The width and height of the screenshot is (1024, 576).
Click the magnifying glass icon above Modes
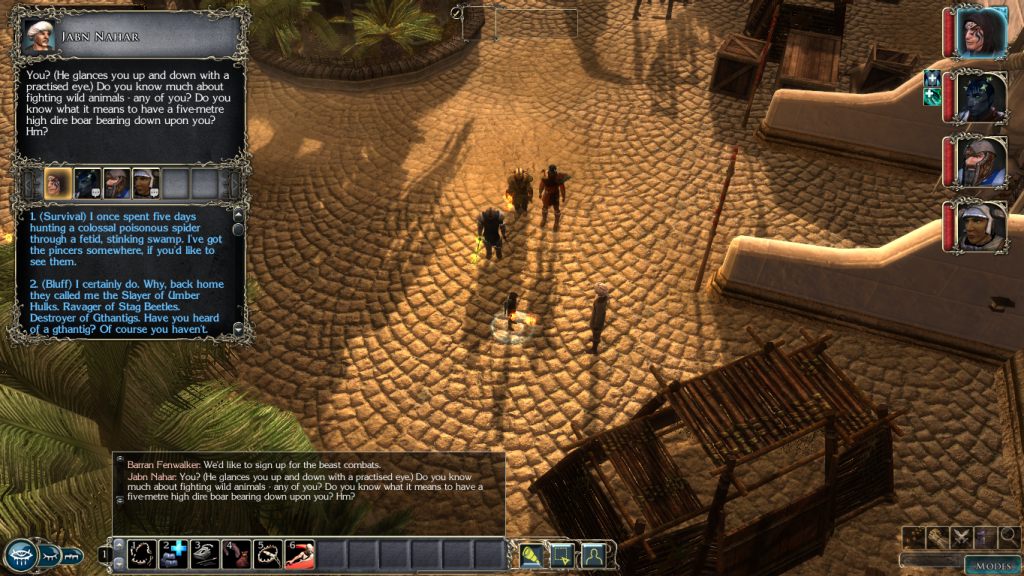(1008, 538)
